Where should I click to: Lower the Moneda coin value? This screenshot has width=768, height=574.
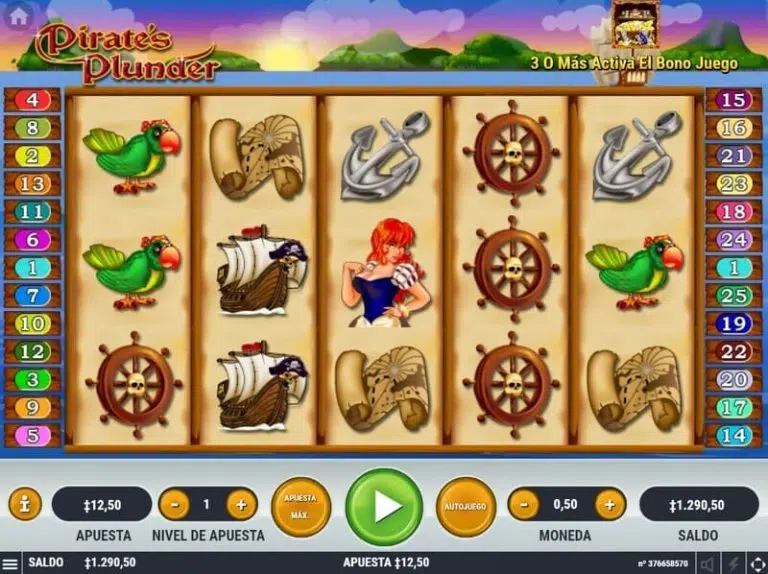523,504
